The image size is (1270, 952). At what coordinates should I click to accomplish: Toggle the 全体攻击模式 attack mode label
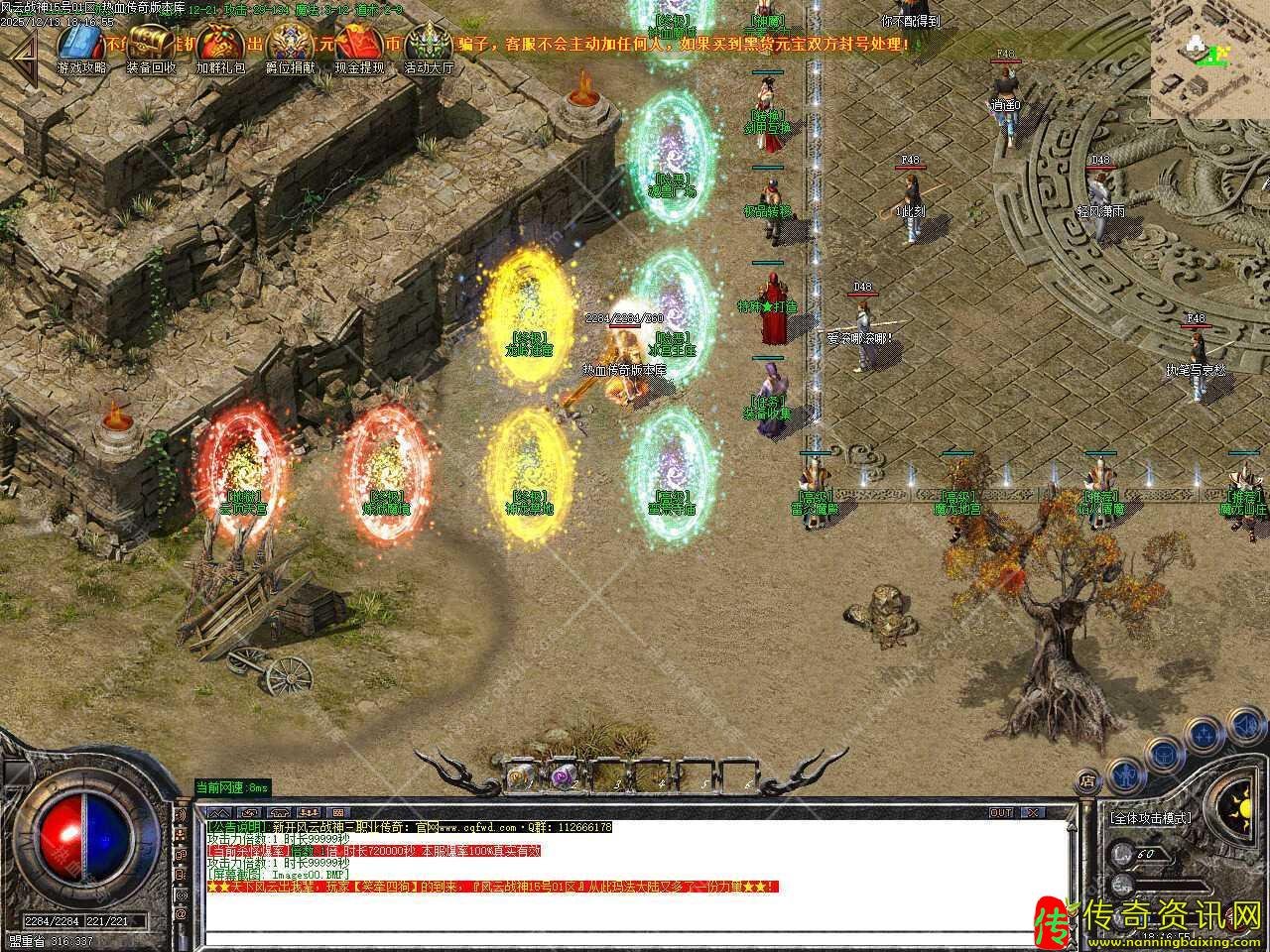point(1150,818)
